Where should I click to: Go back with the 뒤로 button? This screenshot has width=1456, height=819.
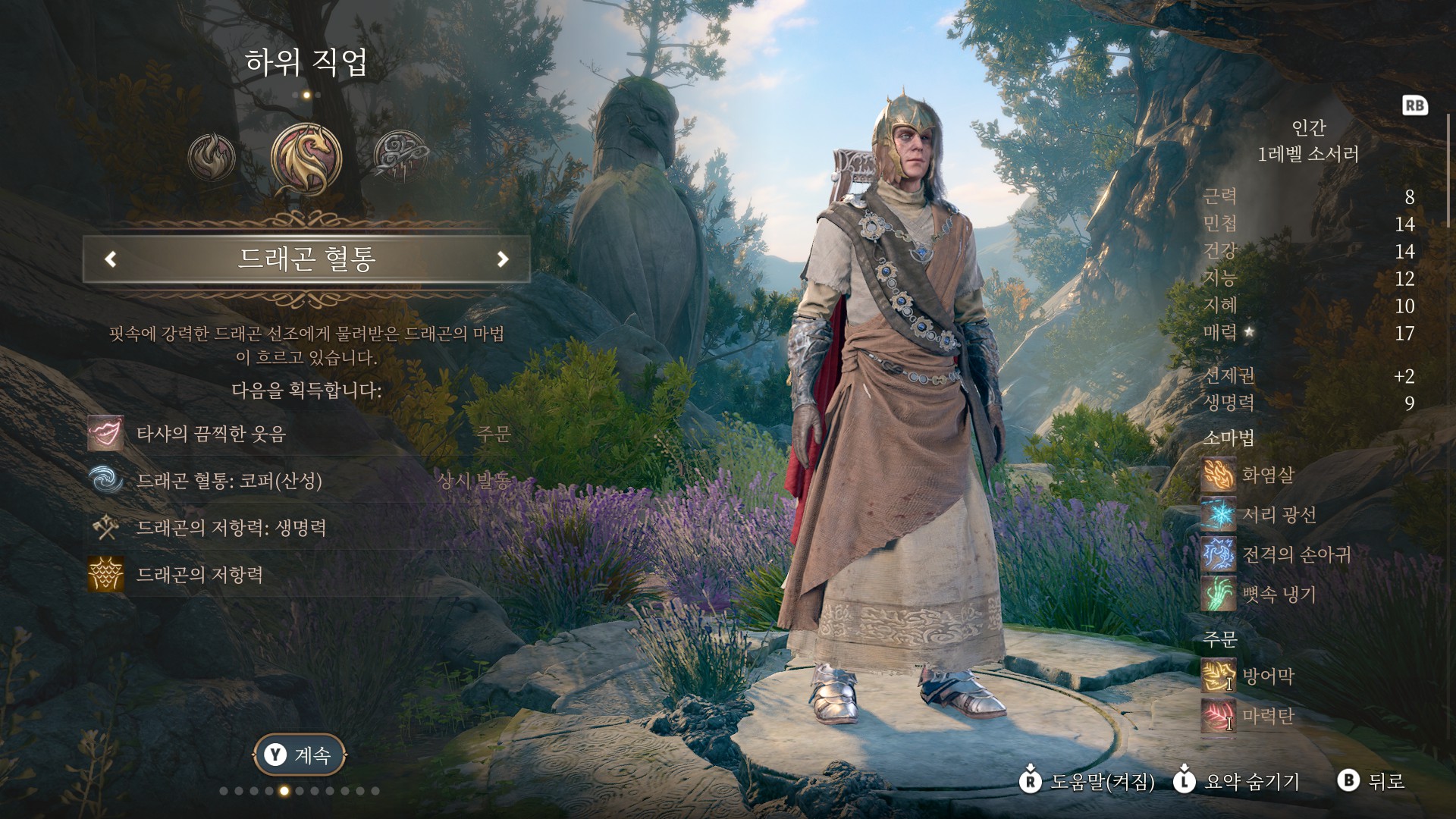[x=1372, y=781]
